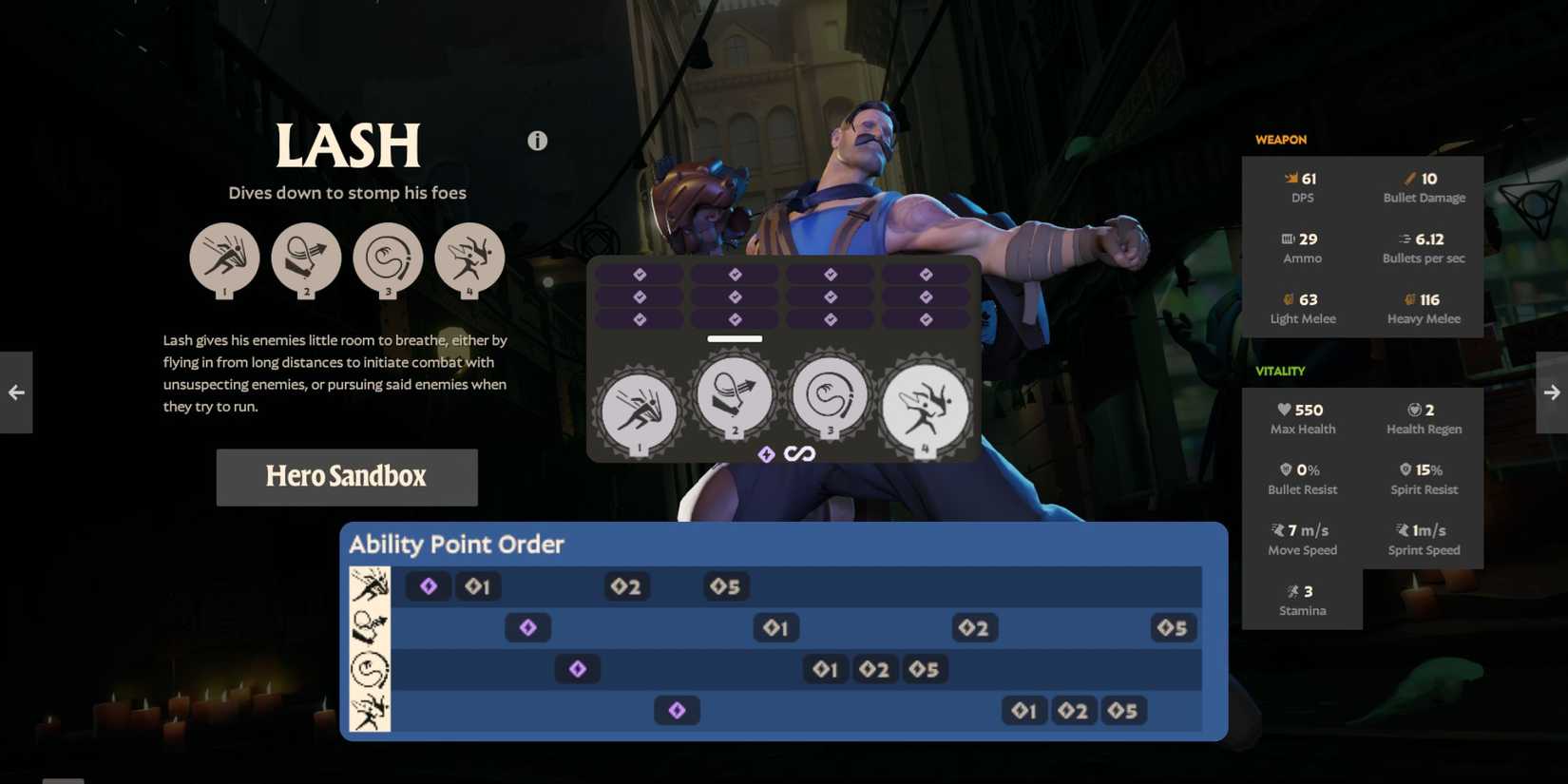This screenshot has width=1568, height=784.
Task: Open the previous hero with the left chevron
Action: [15, 392]
